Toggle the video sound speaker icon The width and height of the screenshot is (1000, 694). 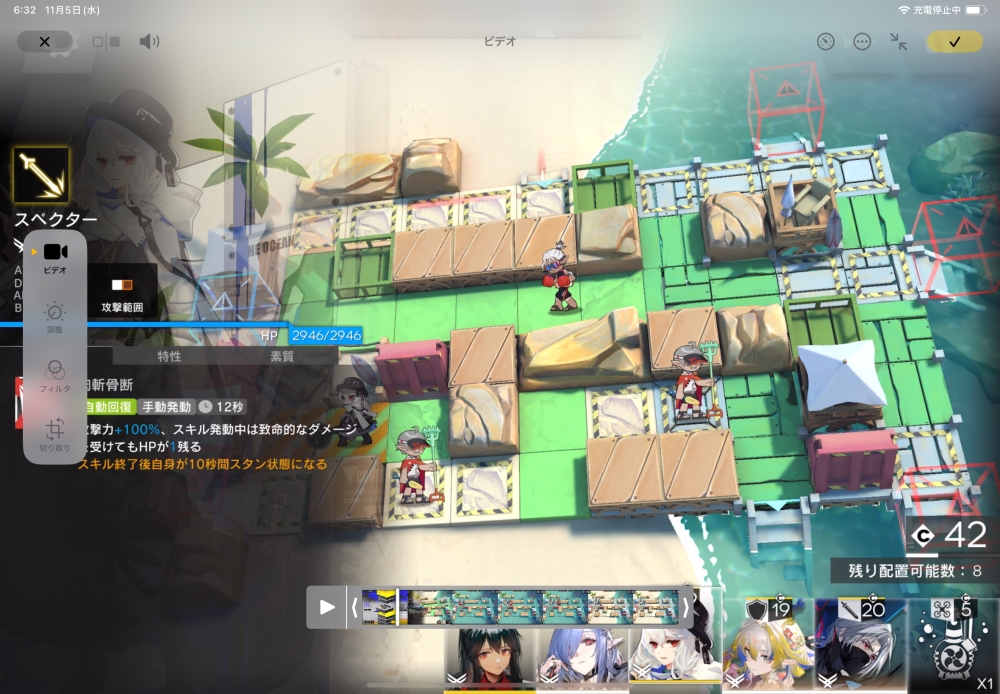[x=149, y=41]
